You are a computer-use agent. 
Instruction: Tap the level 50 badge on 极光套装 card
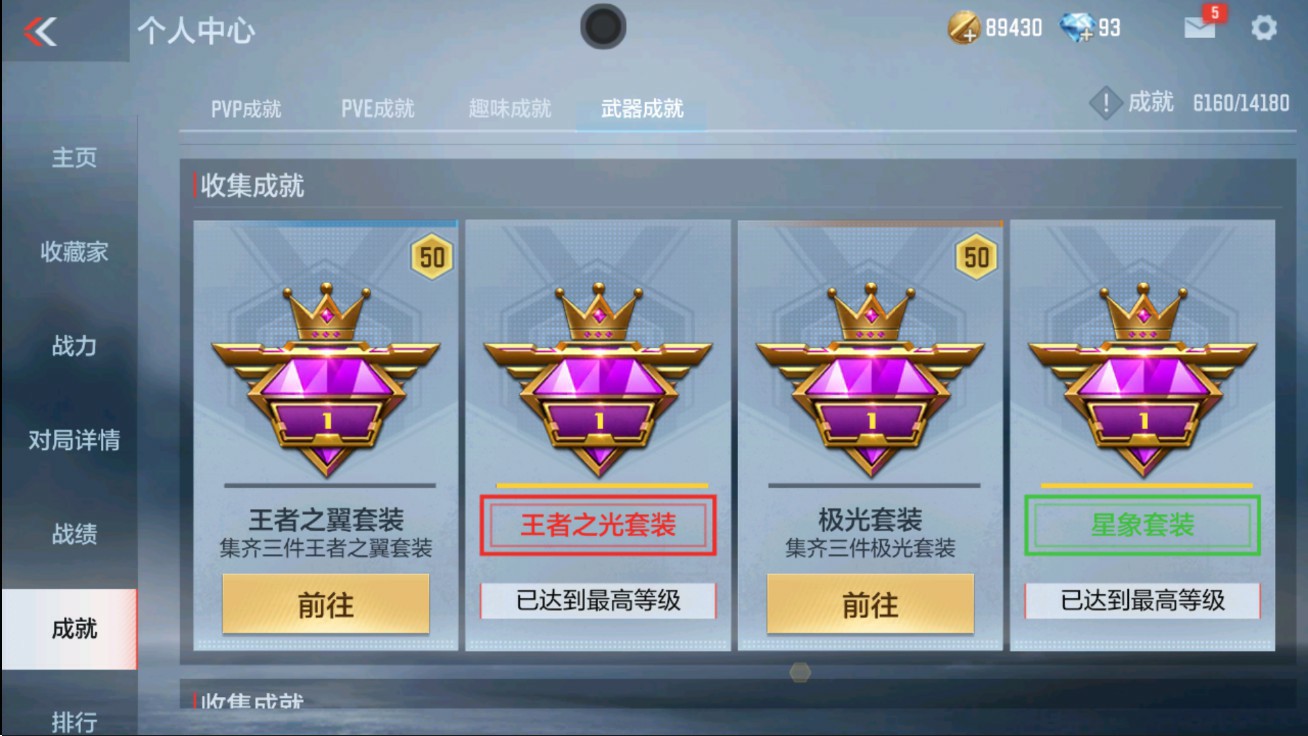974,256
